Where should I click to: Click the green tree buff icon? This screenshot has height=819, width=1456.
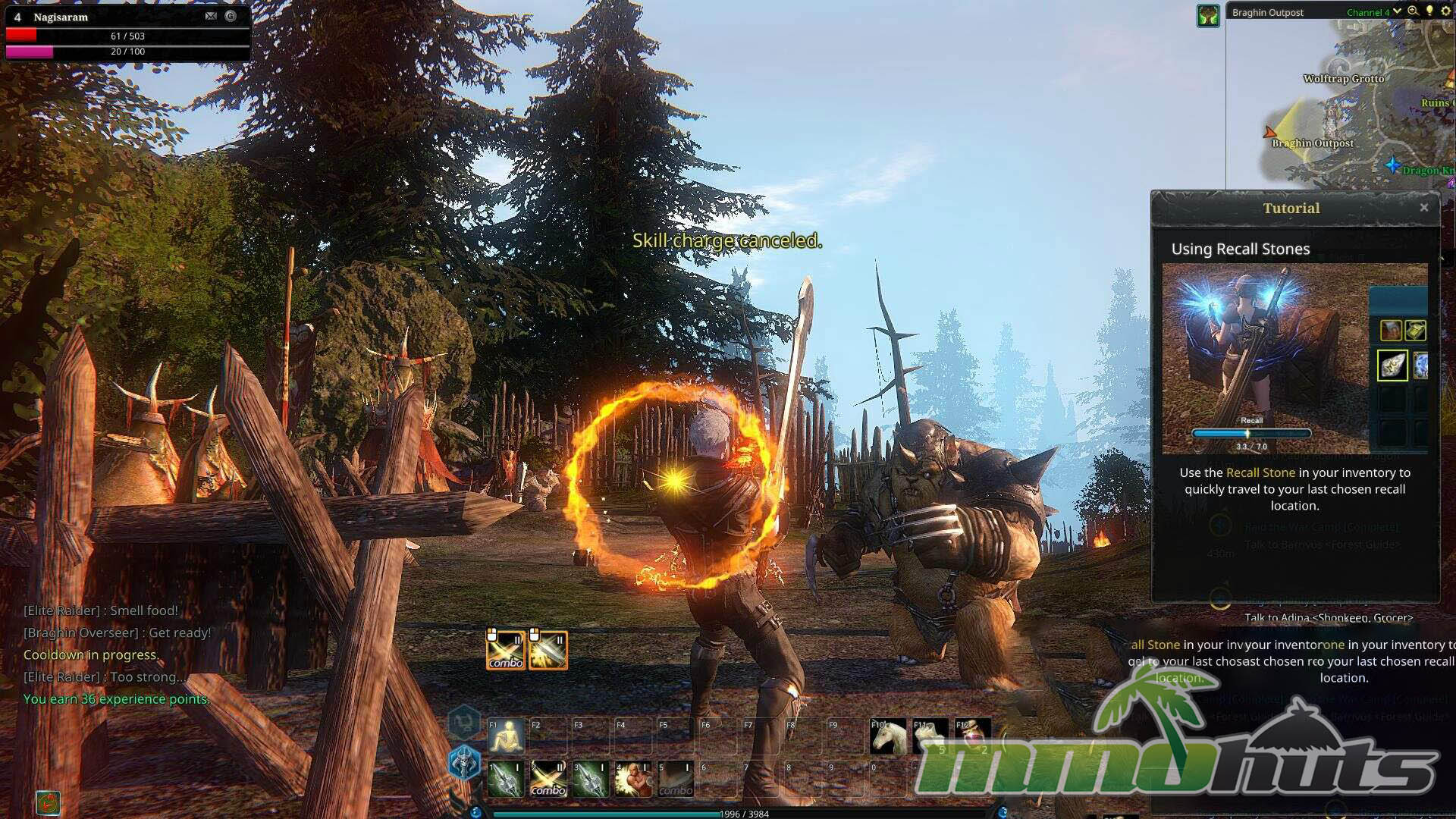coord(1208,16)
